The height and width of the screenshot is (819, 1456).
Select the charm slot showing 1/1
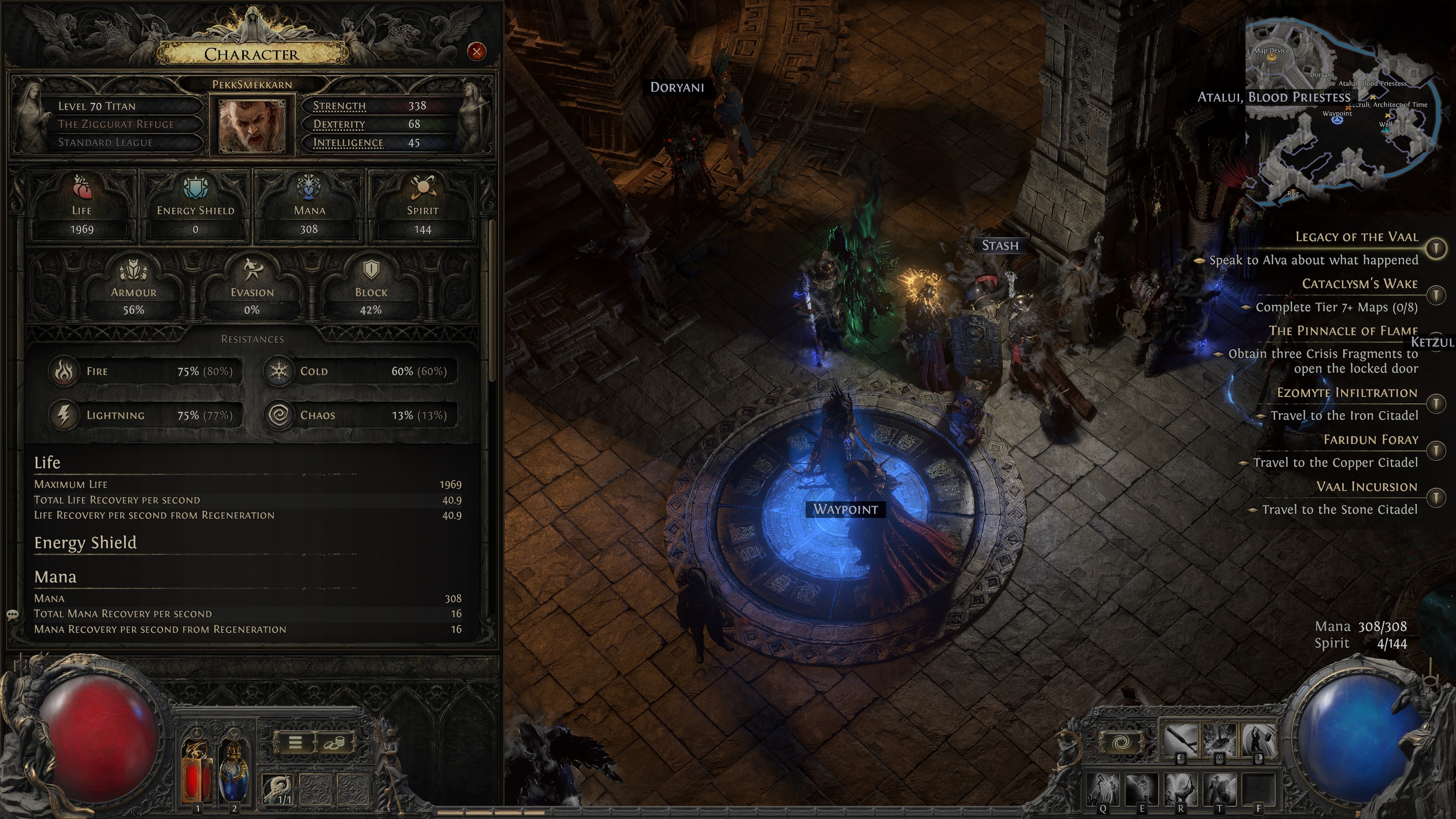click(278, 789)
